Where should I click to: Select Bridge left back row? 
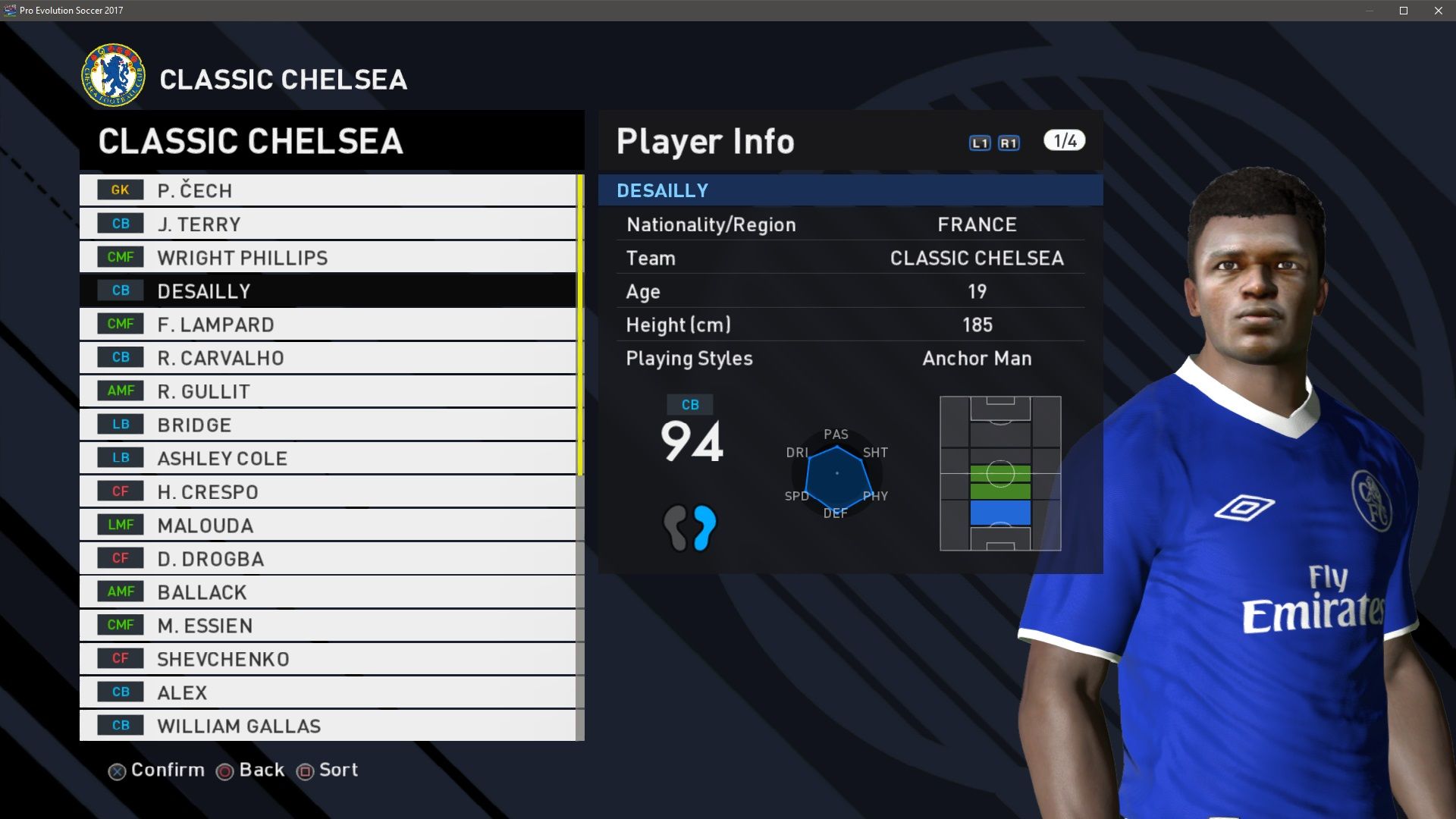click(328, 425)
